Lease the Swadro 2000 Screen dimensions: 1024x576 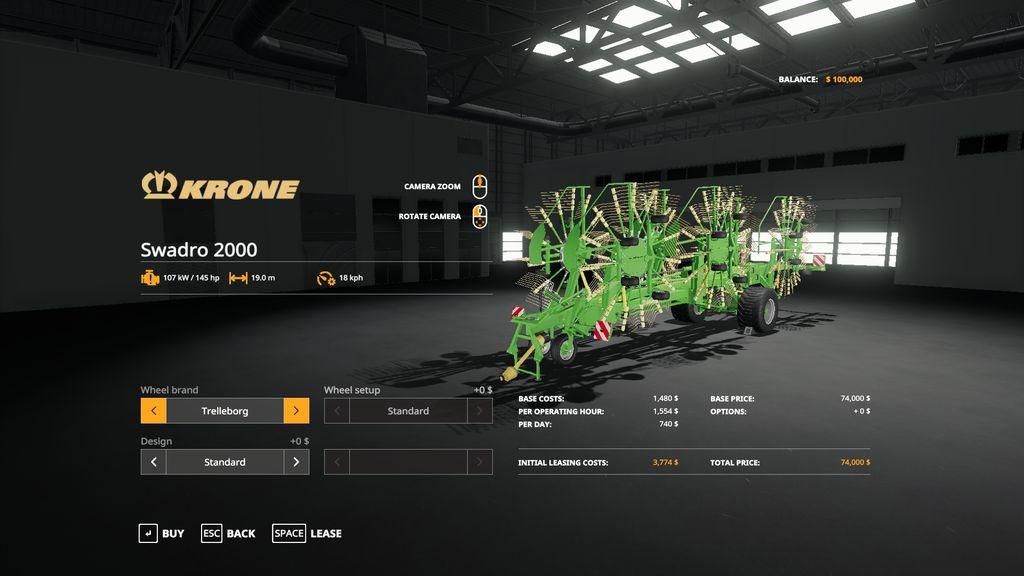coord(307,534)
